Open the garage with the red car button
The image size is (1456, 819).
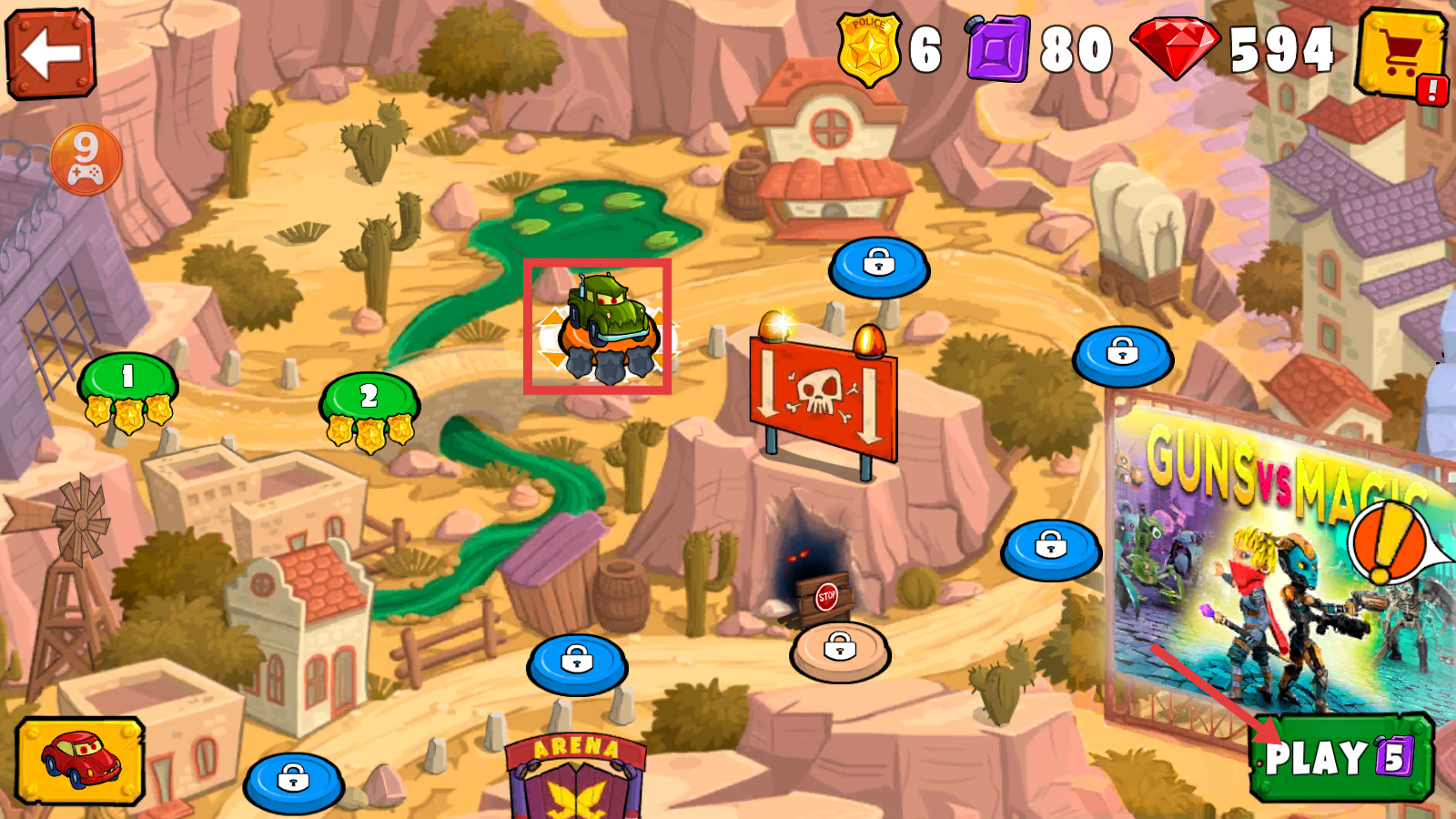(x=80, y=761)
